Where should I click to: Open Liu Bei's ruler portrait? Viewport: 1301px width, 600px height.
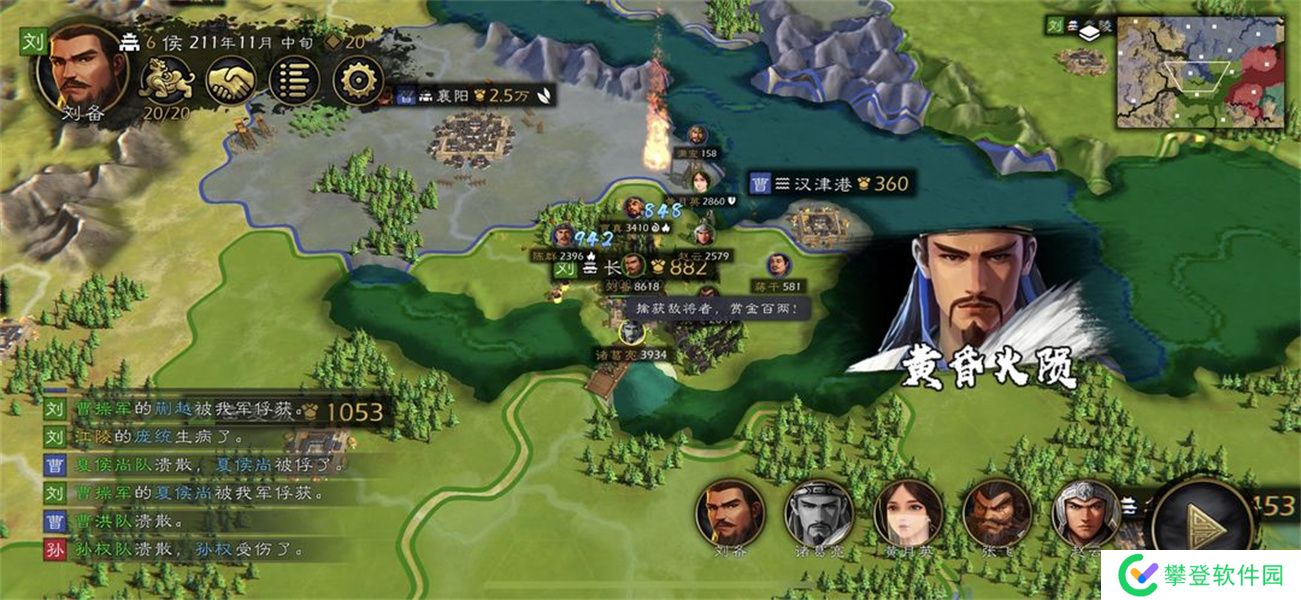pos(80,70)
